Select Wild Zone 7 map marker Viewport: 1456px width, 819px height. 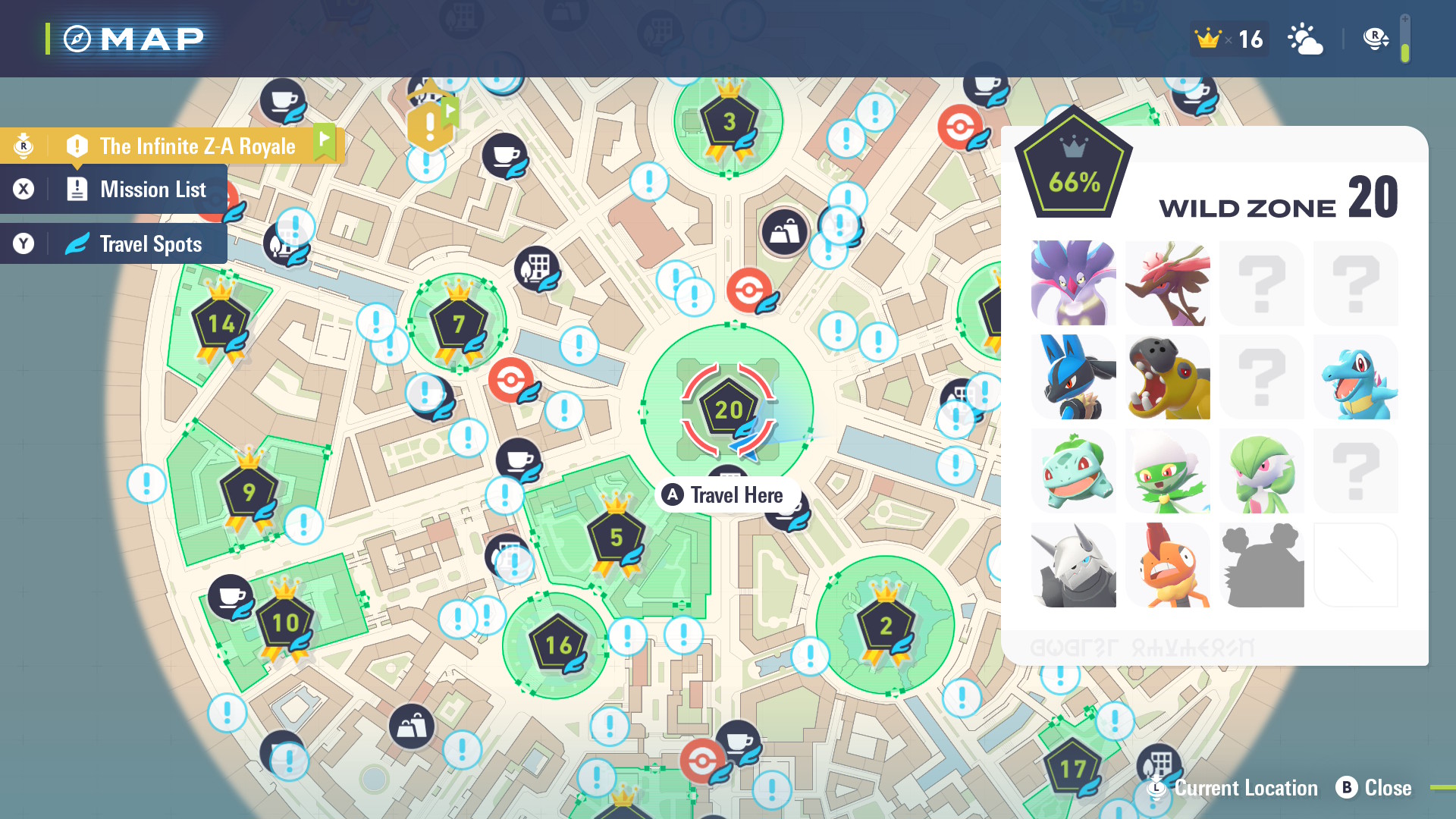(458, 324)
